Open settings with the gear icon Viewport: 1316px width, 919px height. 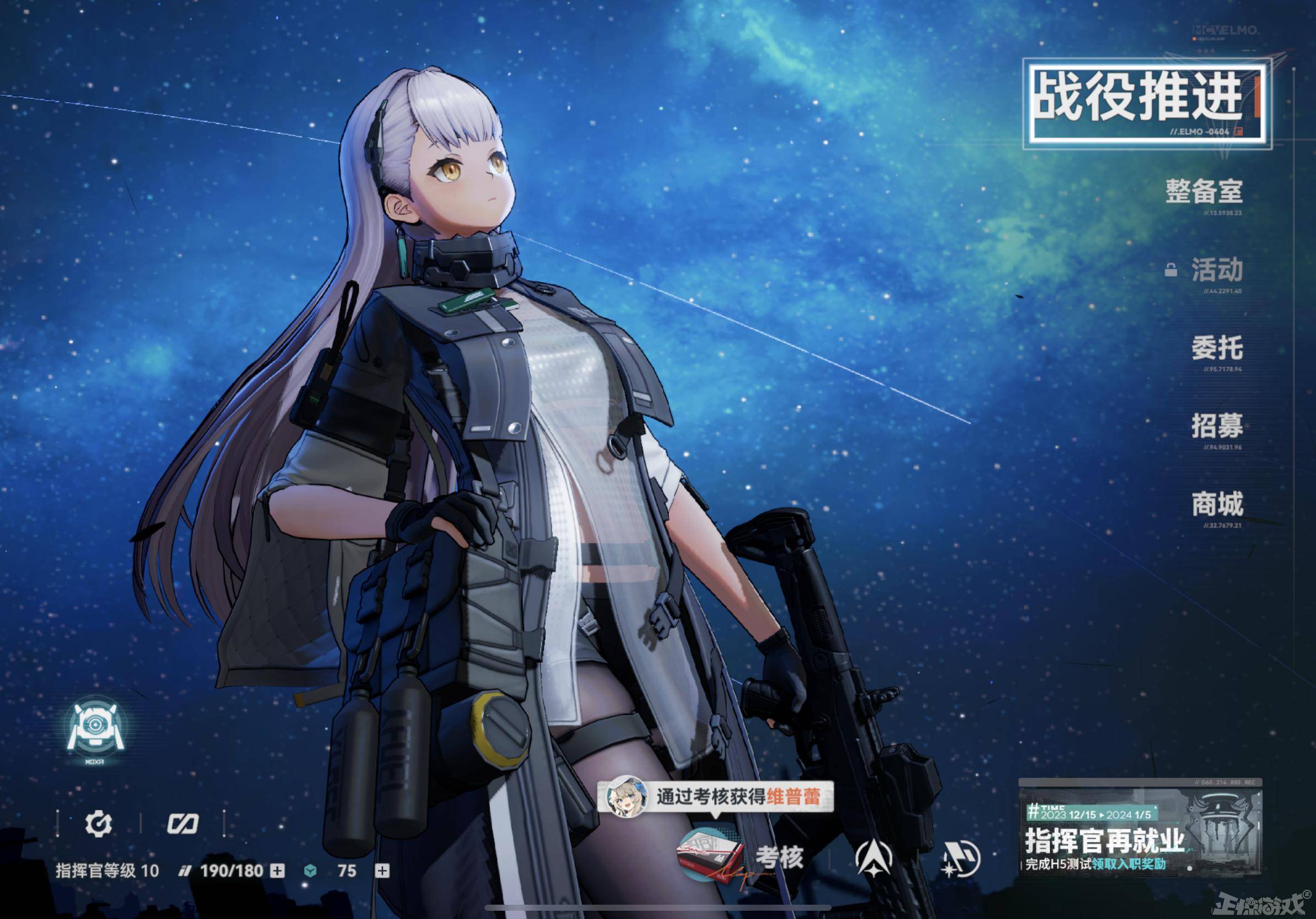click(x=99, y=824)
